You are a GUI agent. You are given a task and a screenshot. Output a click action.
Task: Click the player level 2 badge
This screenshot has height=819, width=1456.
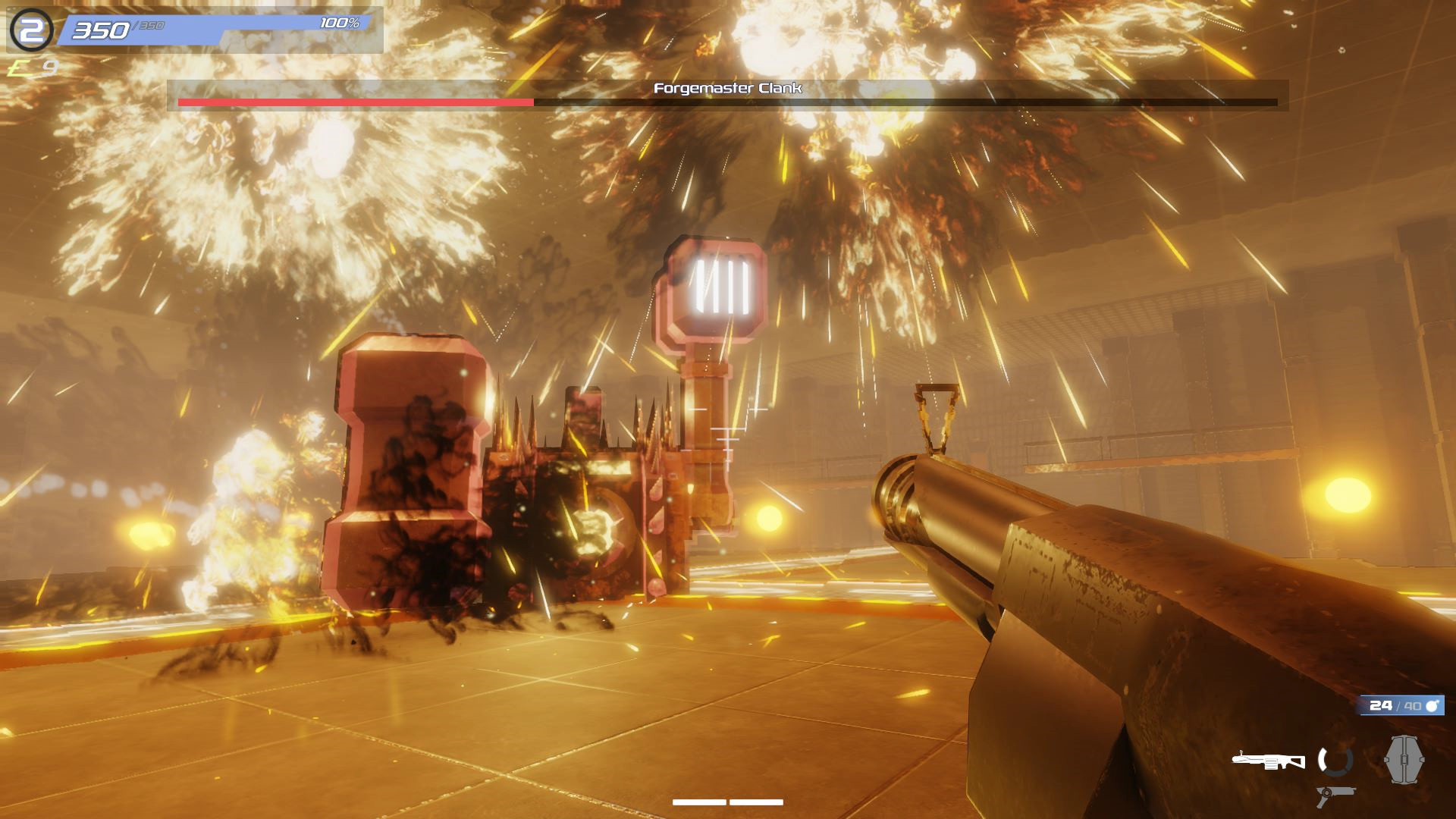pos(32,30)
